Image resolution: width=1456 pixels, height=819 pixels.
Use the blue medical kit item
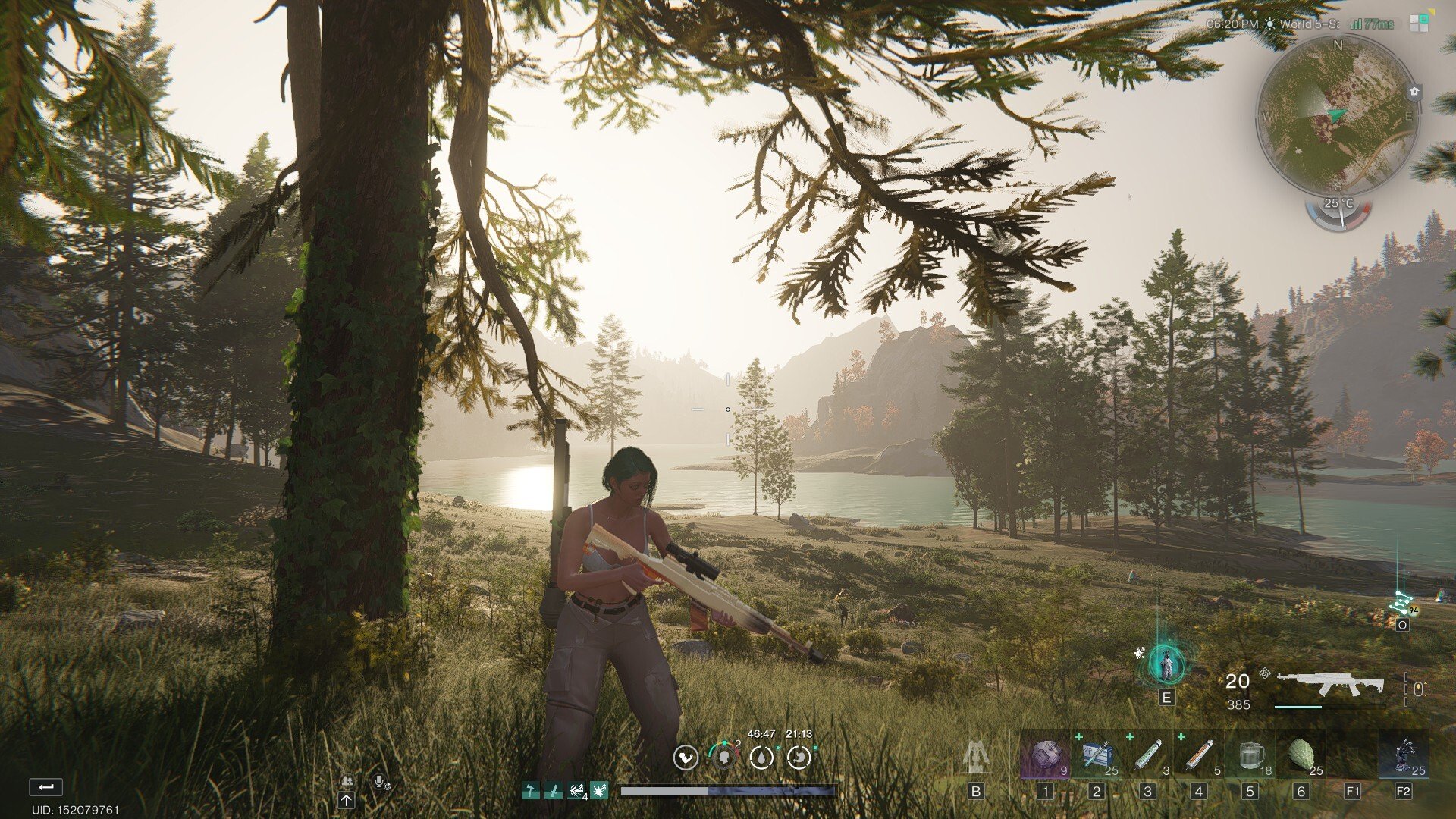[x=1097, y=756]
